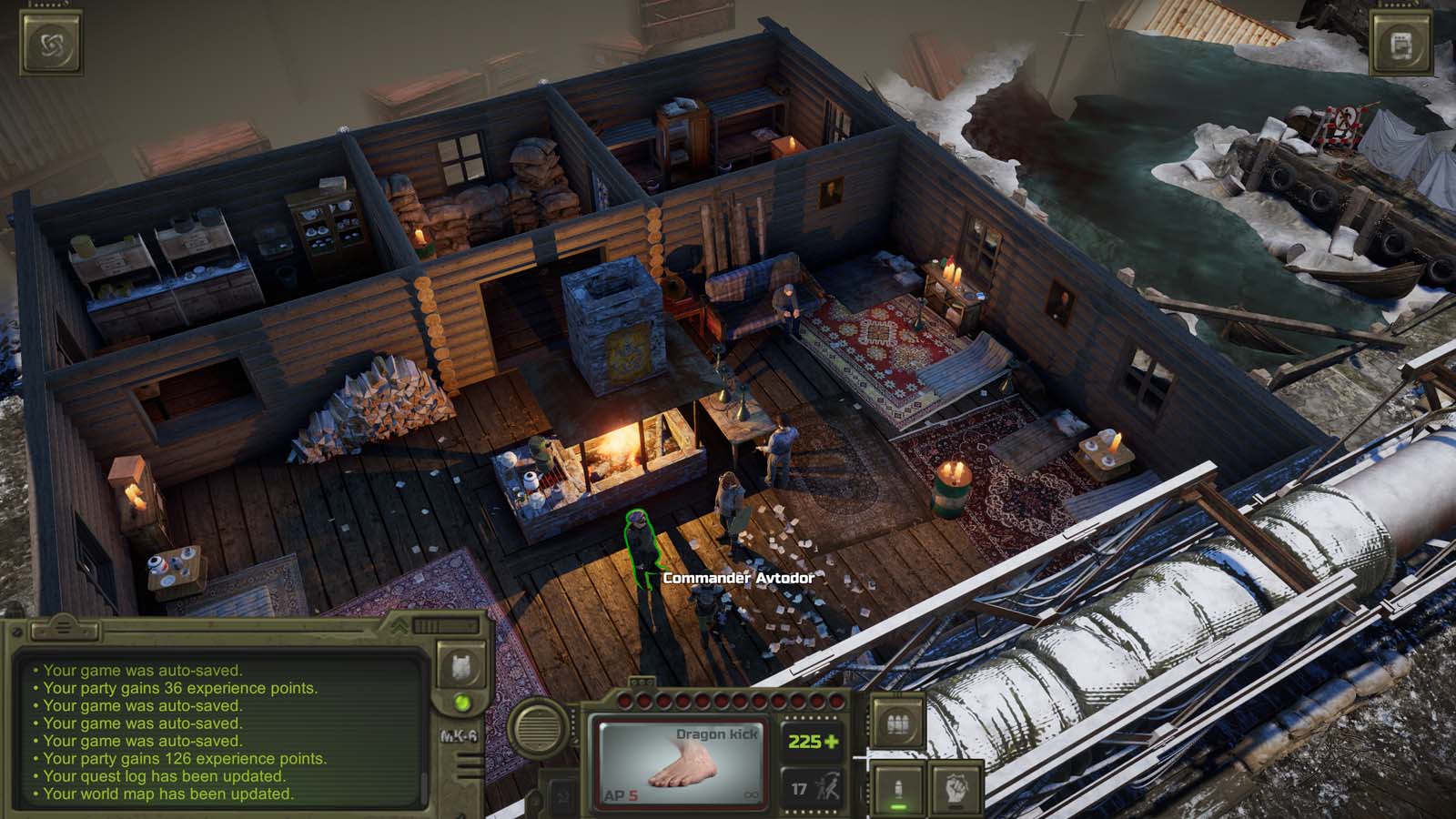Click the ammo belt magazine icon
The height and width of the screenshot is (819, 1456).
point(896,723)
